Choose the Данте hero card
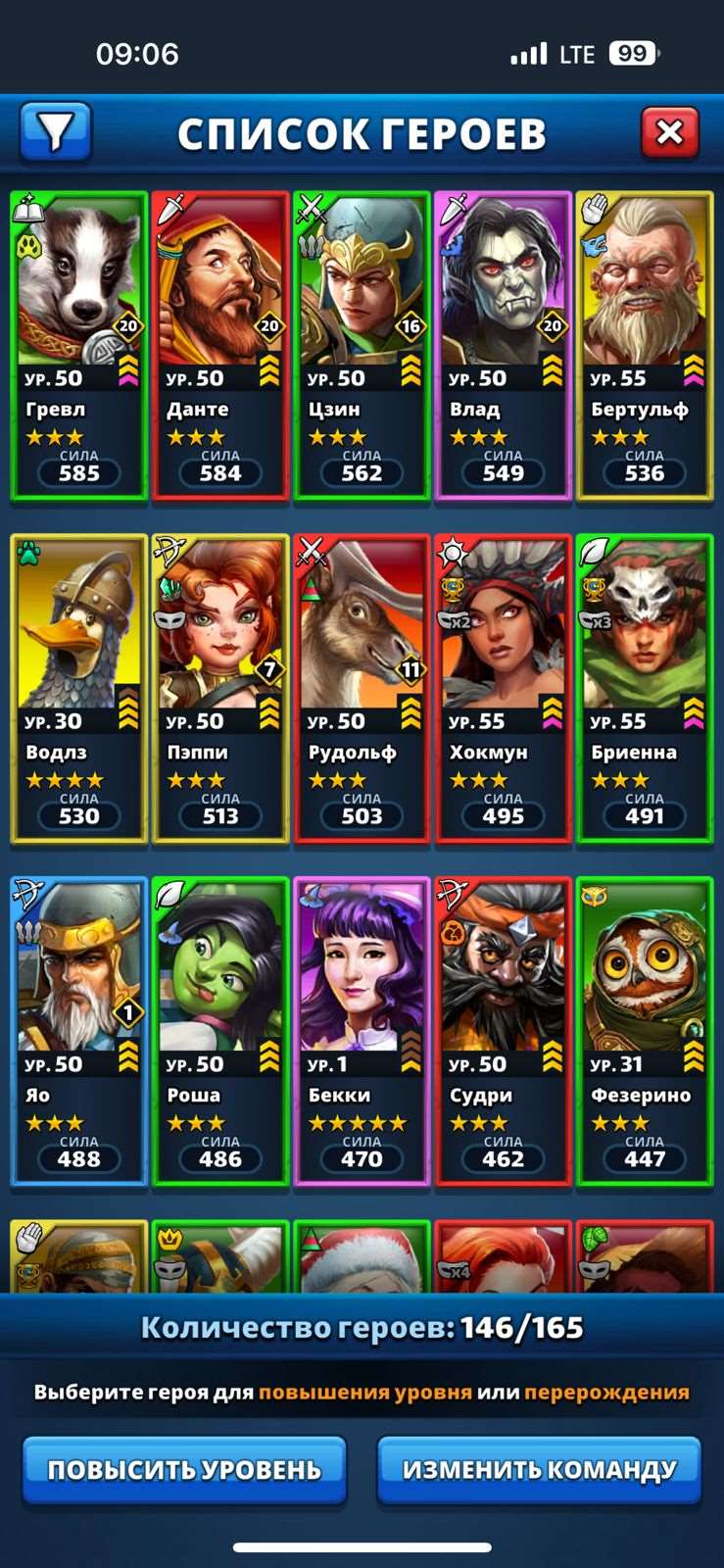Image resolution: width=724 pixels, height=1568 pixels. coord(220,346)
